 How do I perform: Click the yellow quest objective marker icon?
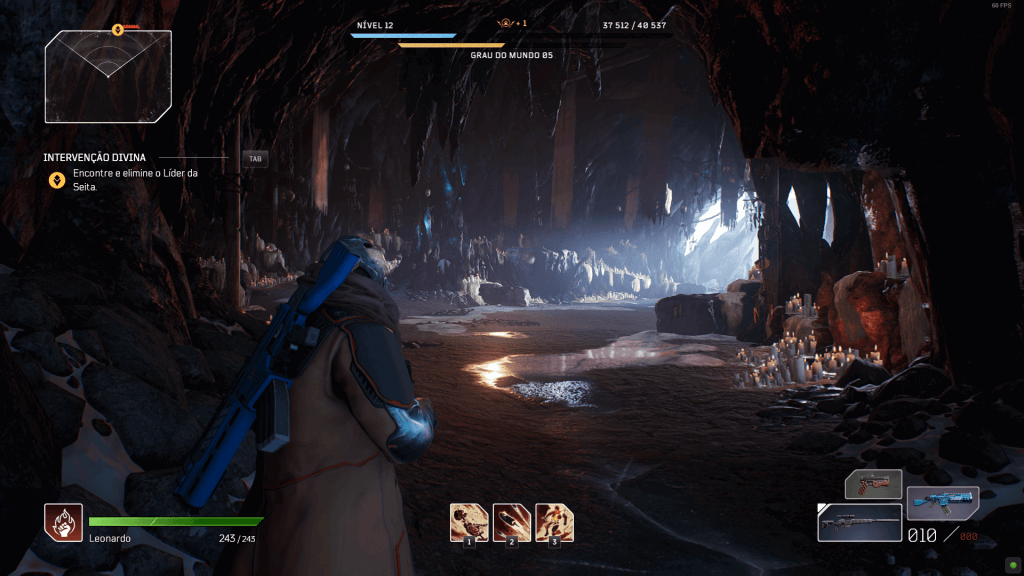click(x=57, y=179)
